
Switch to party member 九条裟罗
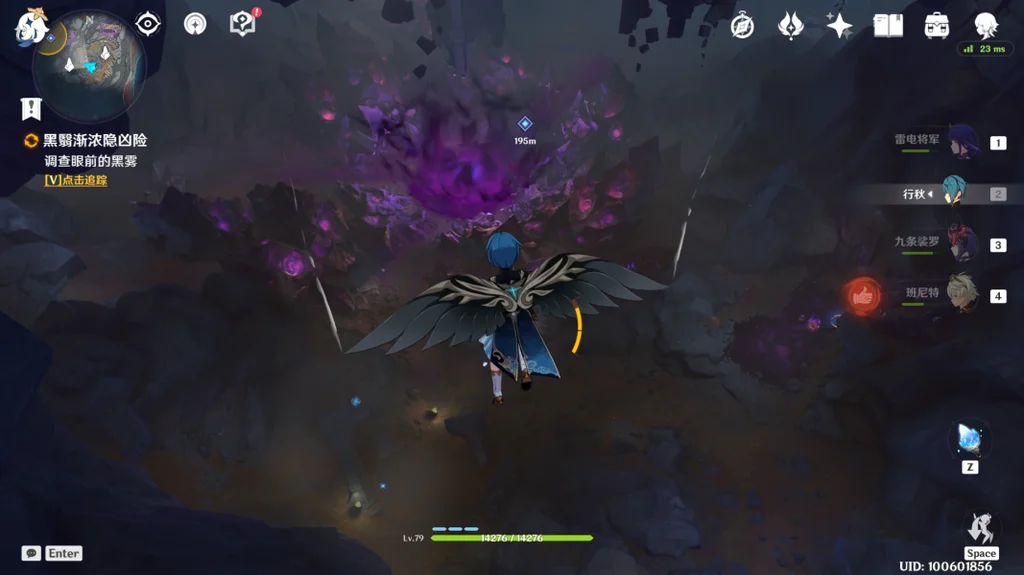click(961, 245)
